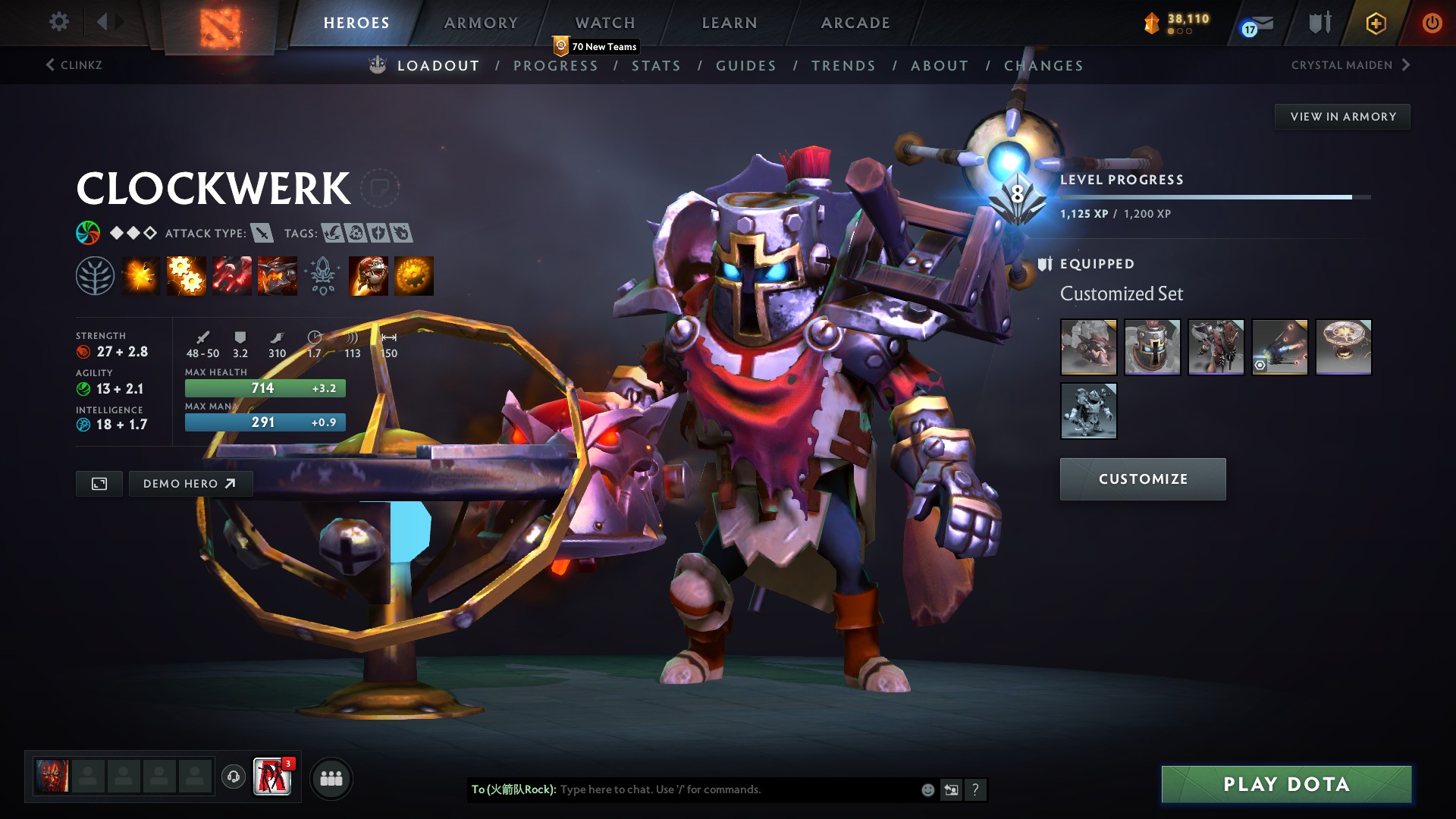
Task: Open the settings gear in the top bar
Action: pos(58,22)
